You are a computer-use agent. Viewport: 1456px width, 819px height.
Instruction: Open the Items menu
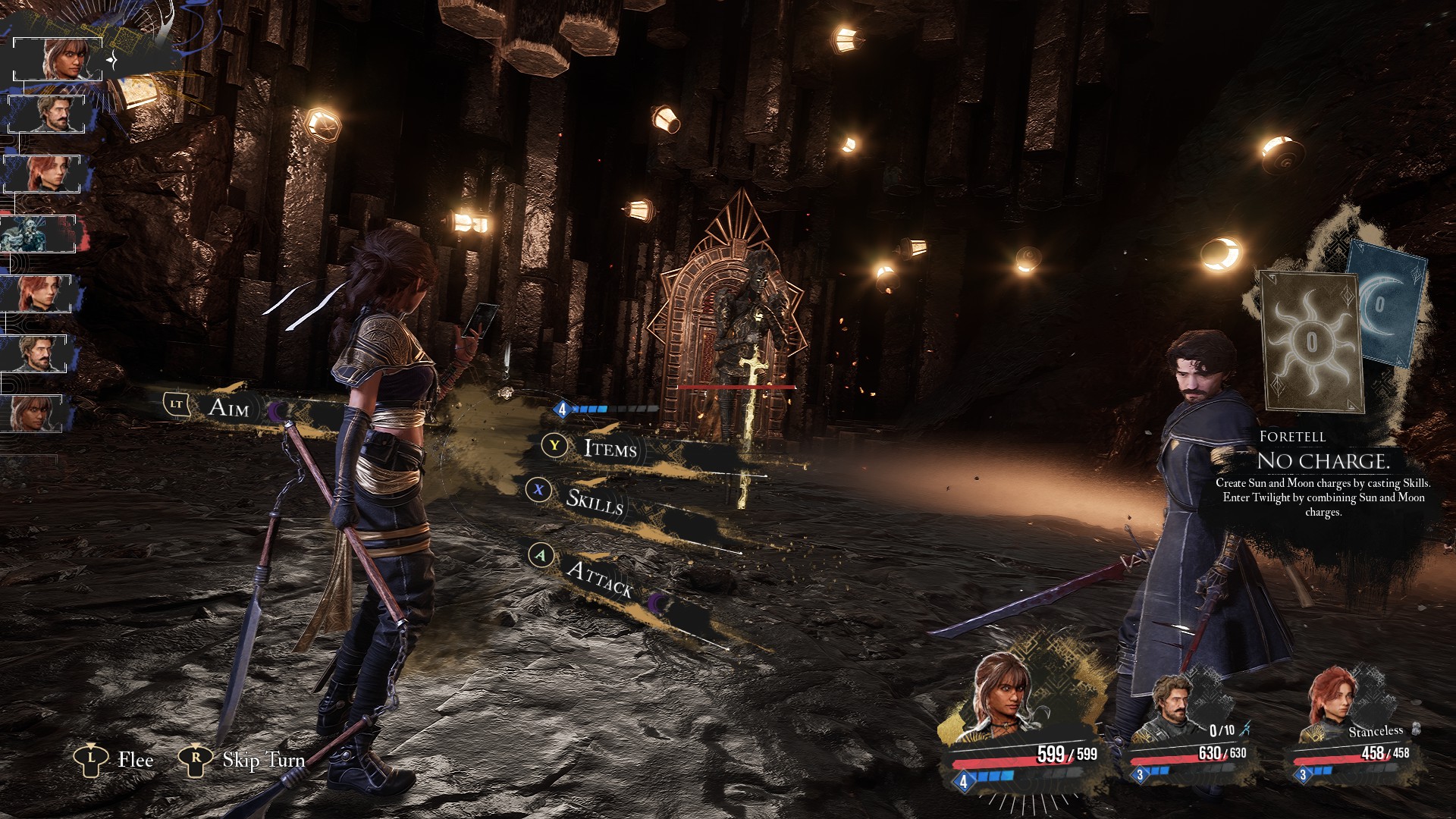point(610,448)
